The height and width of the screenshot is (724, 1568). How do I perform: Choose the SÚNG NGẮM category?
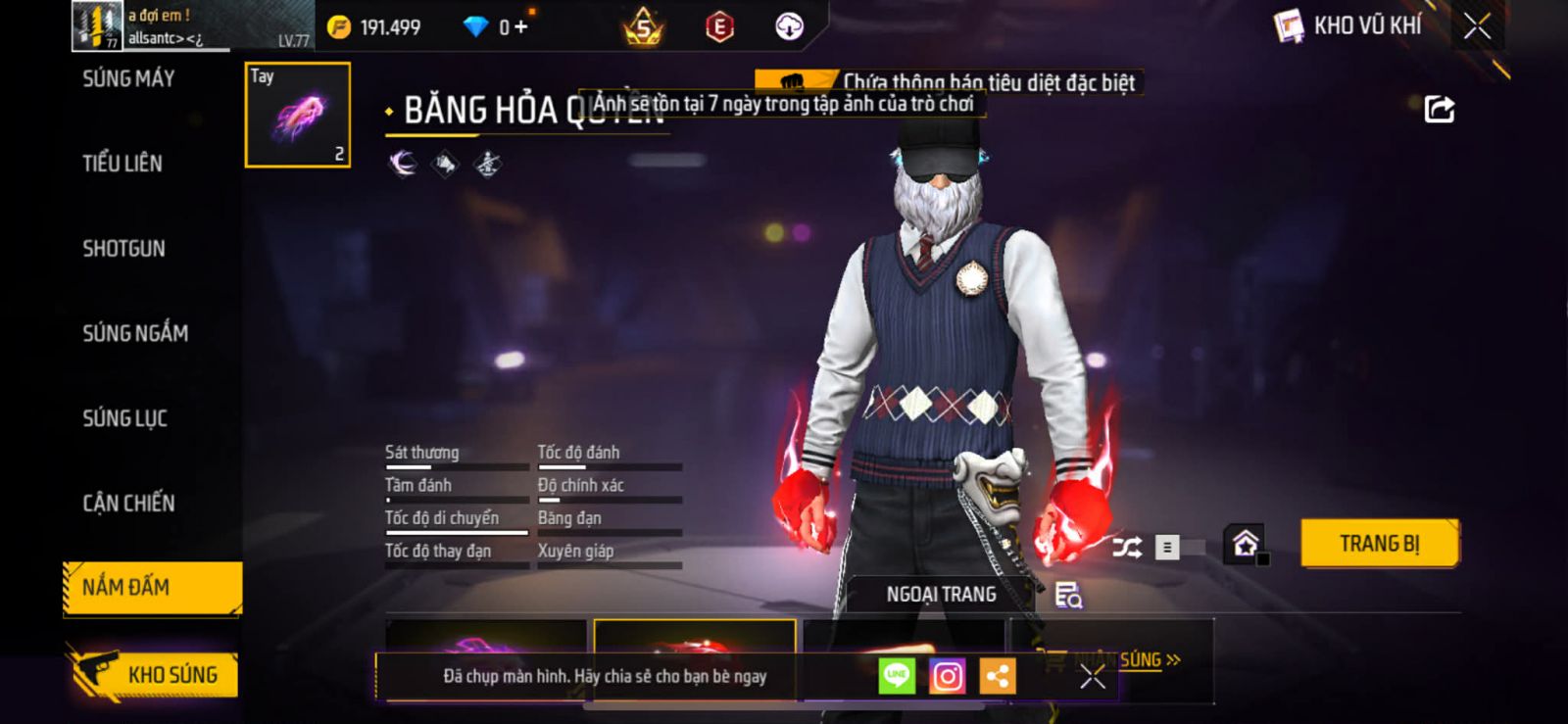[135, 334]
